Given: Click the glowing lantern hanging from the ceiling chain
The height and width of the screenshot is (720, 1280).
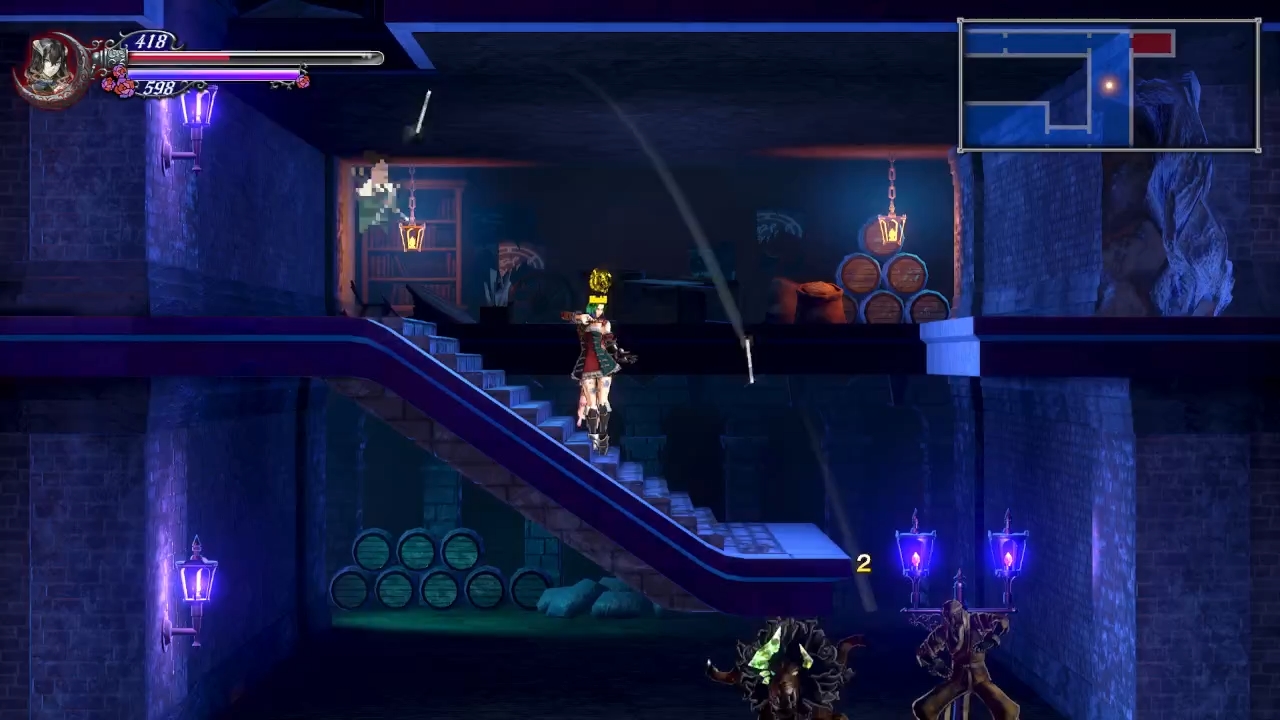Looking at the screenshot, I should [x=410, y=235].
